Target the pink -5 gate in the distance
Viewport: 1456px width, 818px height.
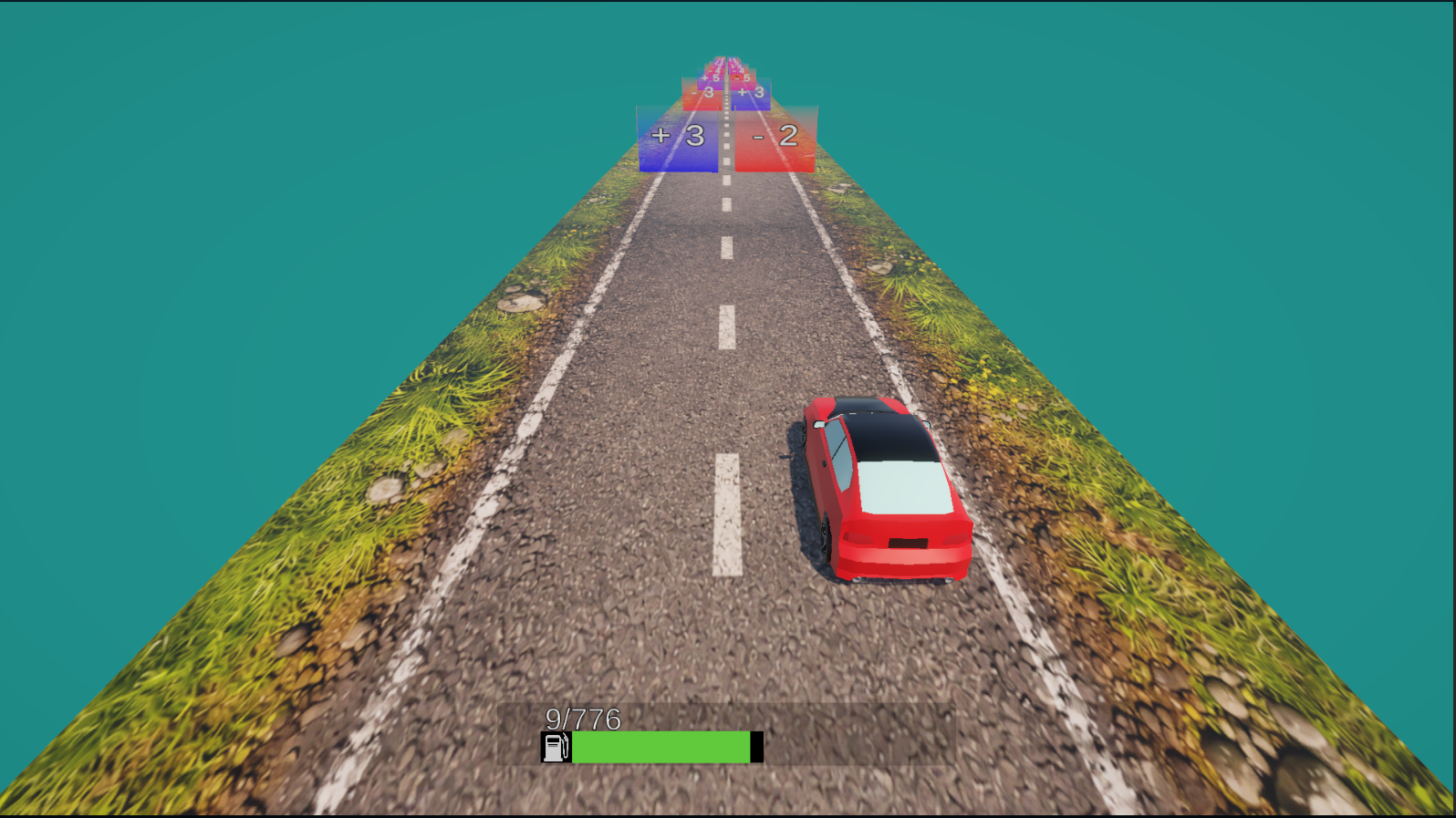(742, 78)
